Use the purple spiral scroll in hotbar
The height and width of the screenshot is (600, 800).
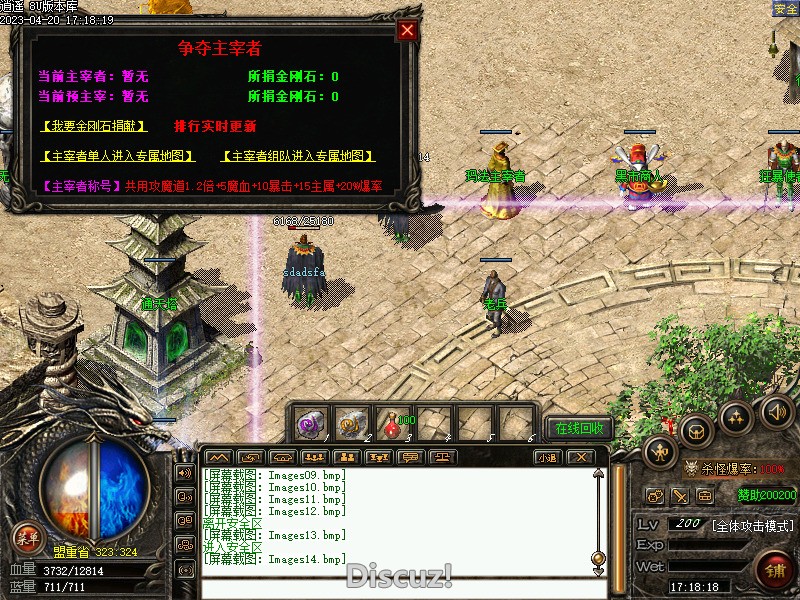click(311, 424)
